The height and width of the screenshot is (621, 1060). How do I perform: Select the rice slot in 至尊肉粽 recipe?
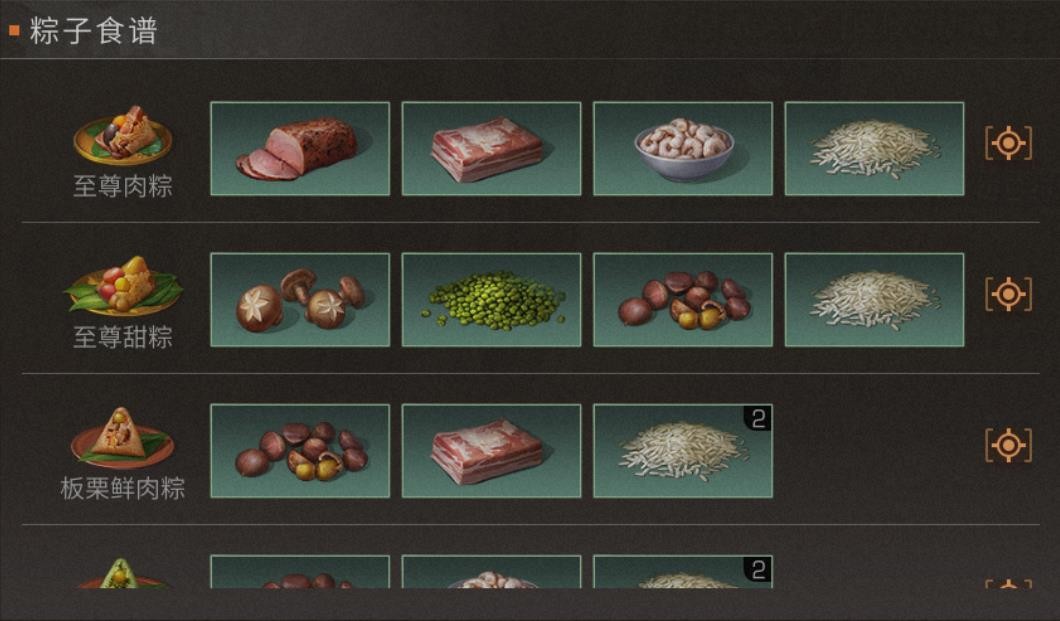pos(874,149)
